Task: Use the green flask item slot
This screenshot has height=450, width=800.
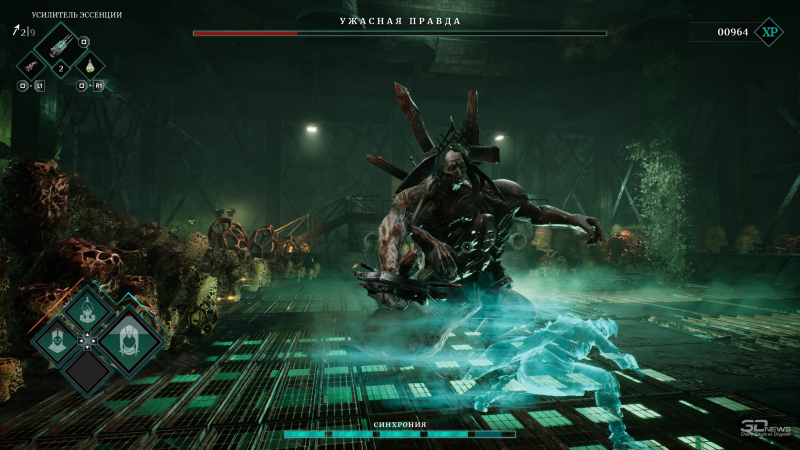Action: tap(90, 65)
